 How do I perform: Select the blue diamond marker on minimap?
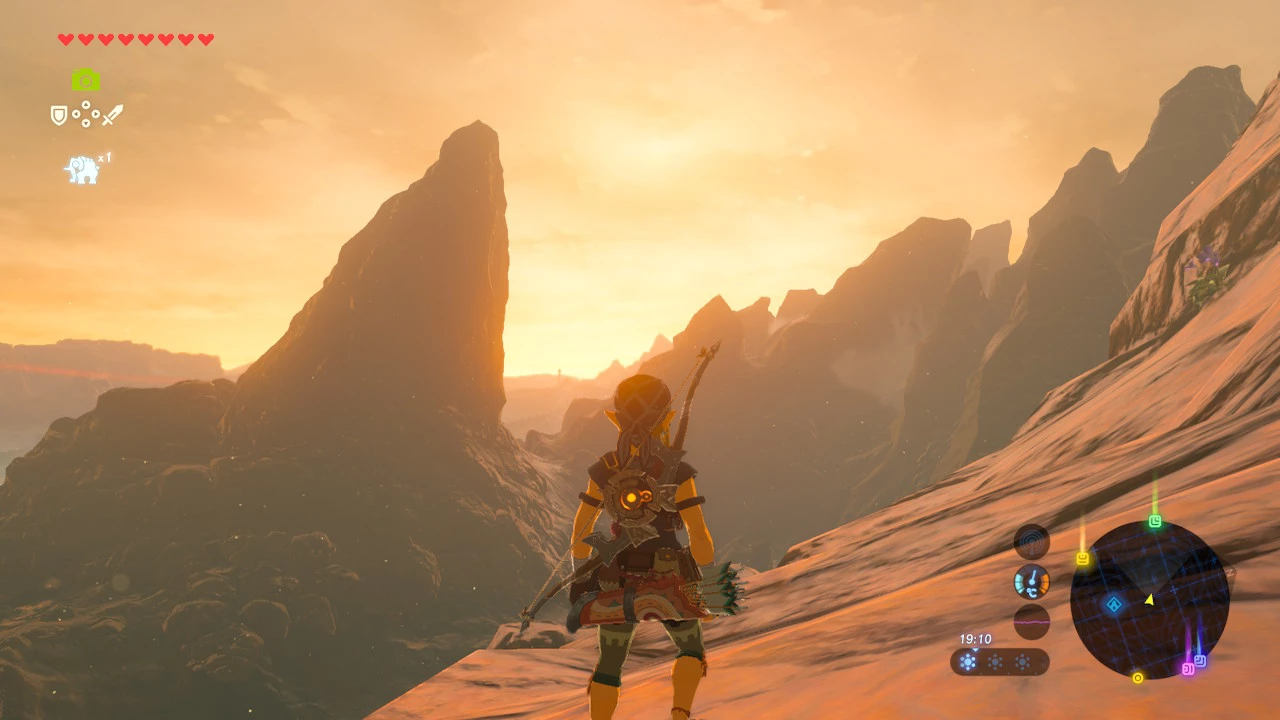pyautogui.click(x=1113, y=604)
